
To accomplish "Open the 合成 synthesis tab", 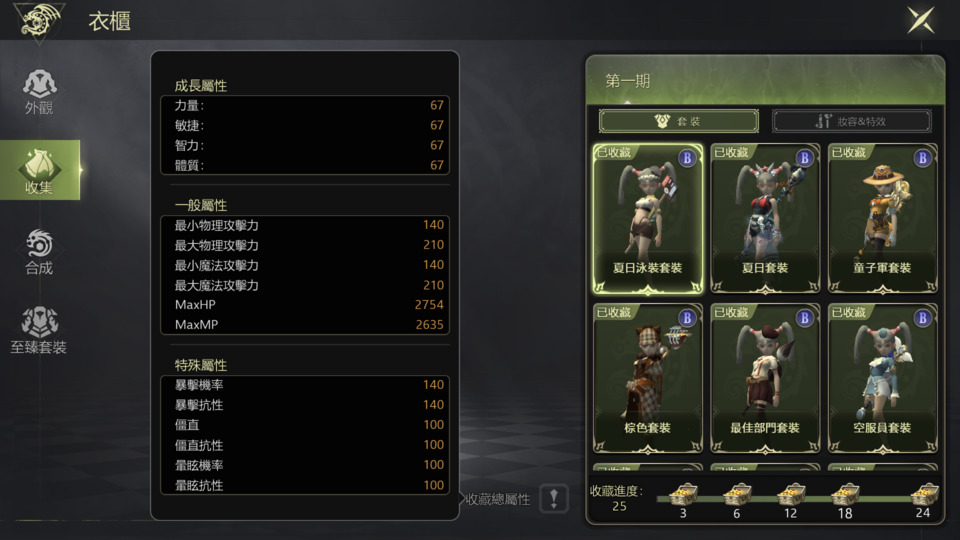I will pyautogui.click(x=39, y=251).
